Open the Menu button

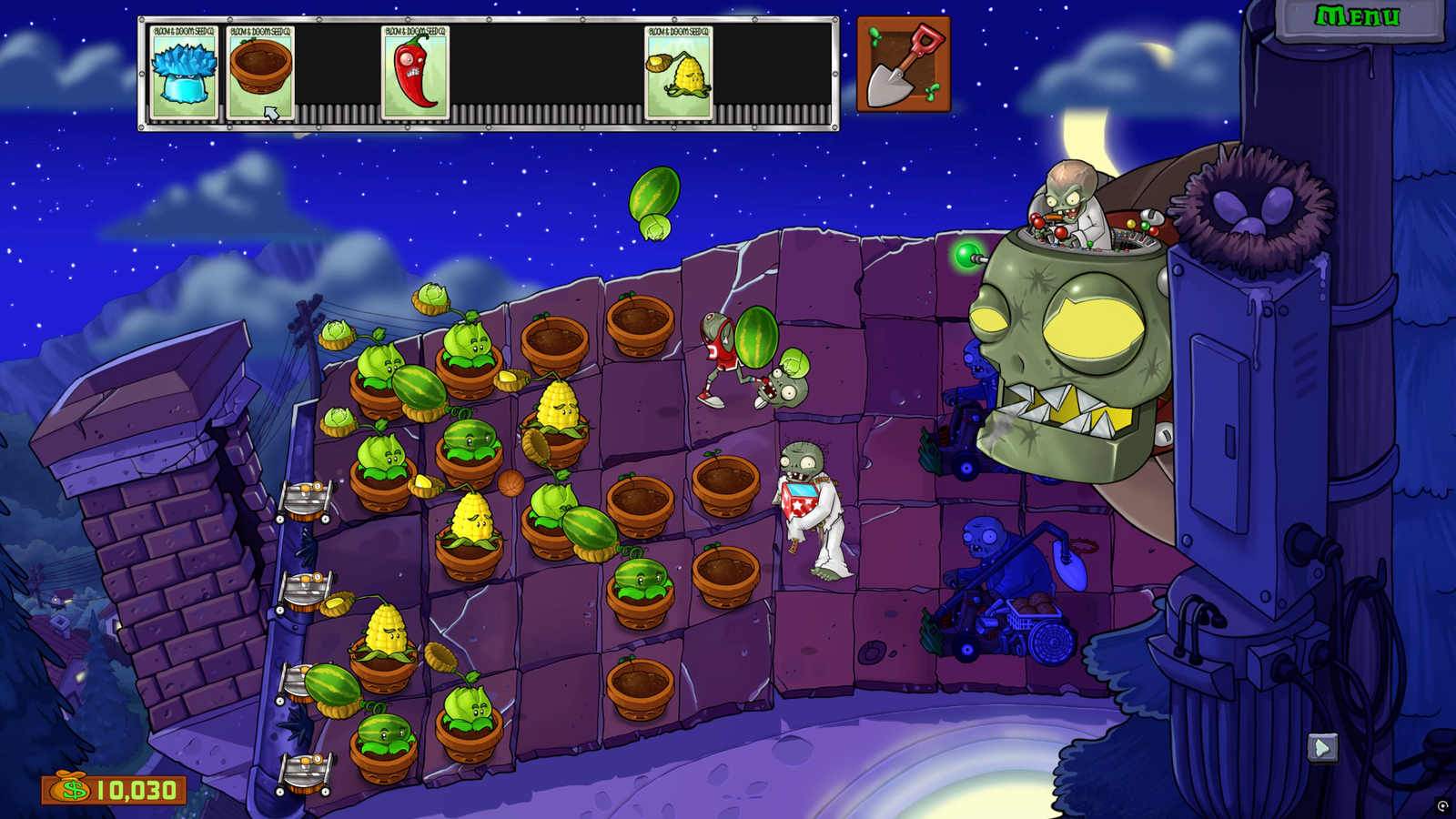pyautogui.click(x=1357, y=17)
